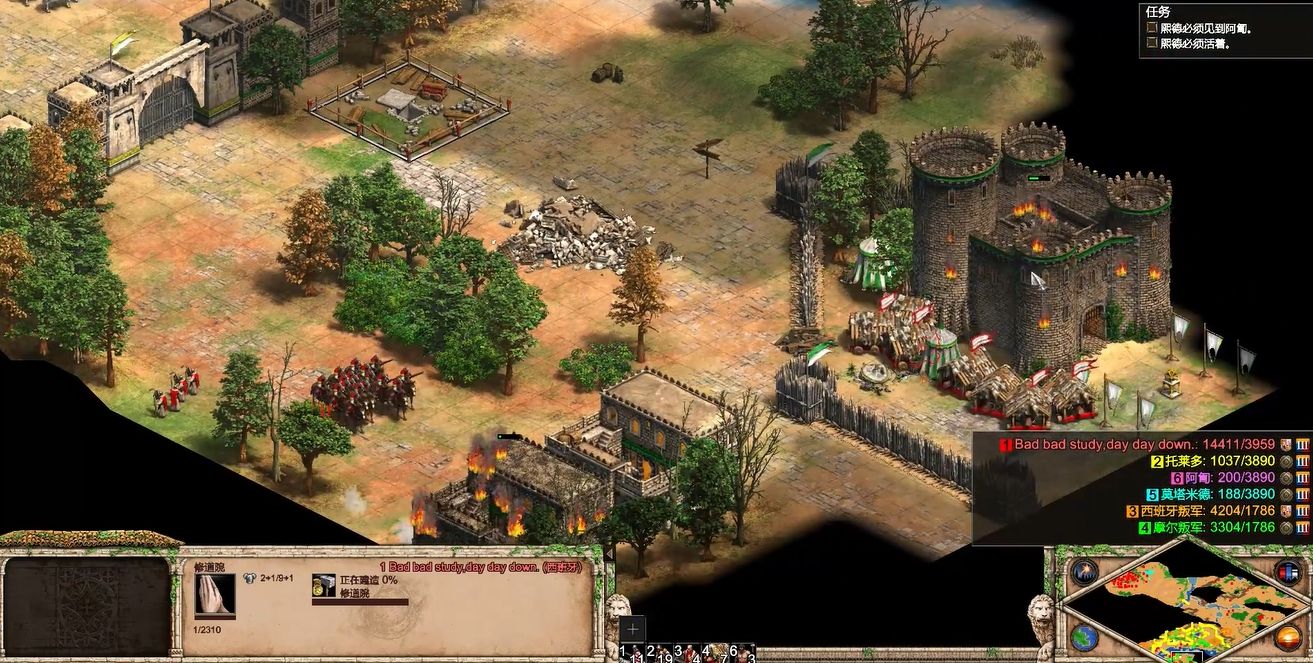Select the monastery construction progress icon
Image resolution: width=1313 pixels, height=663 pixels.
[323, 587]
